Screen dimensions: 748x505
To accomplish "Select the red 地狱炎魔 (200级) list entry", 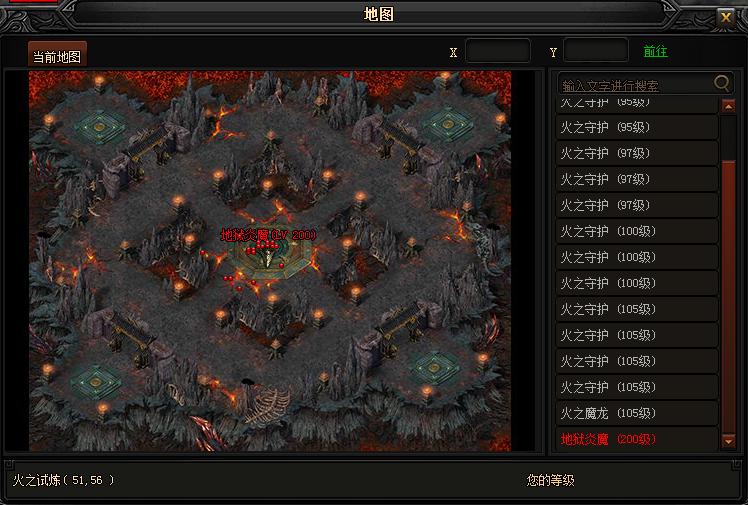I will pos(637,439).
